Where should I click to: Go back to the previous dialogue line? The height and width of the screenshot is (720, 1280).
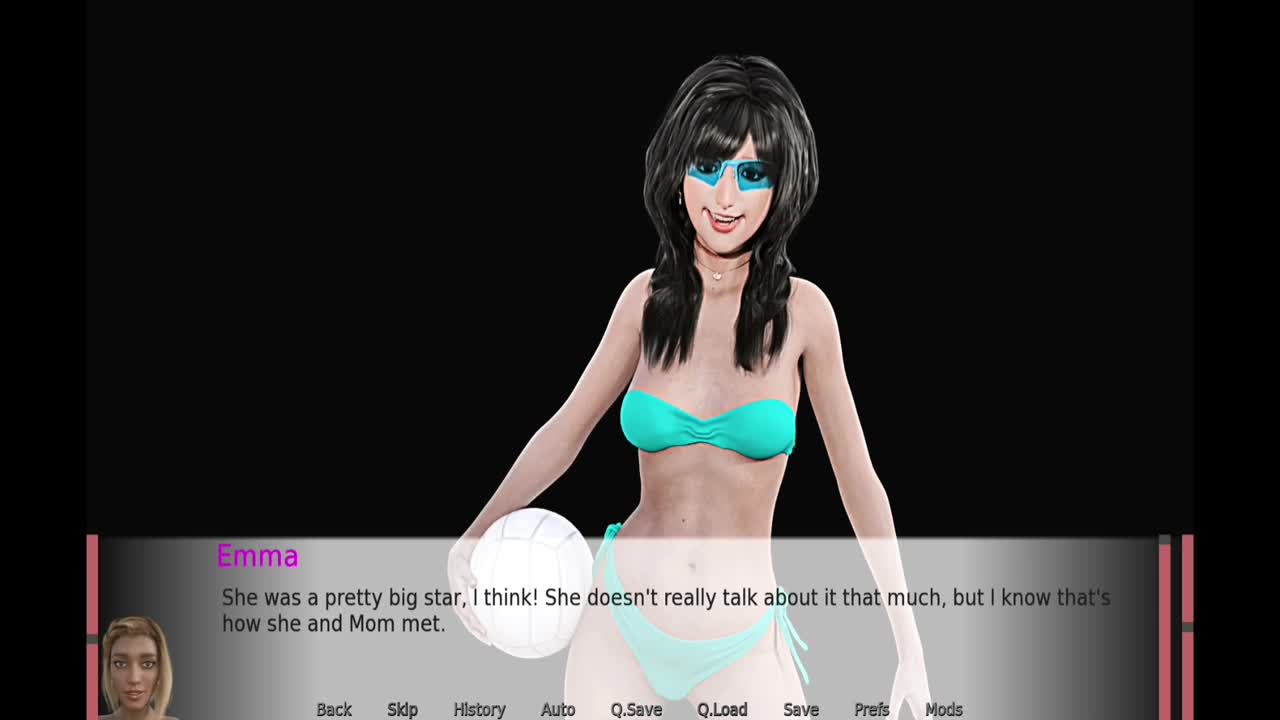[334, 709]
